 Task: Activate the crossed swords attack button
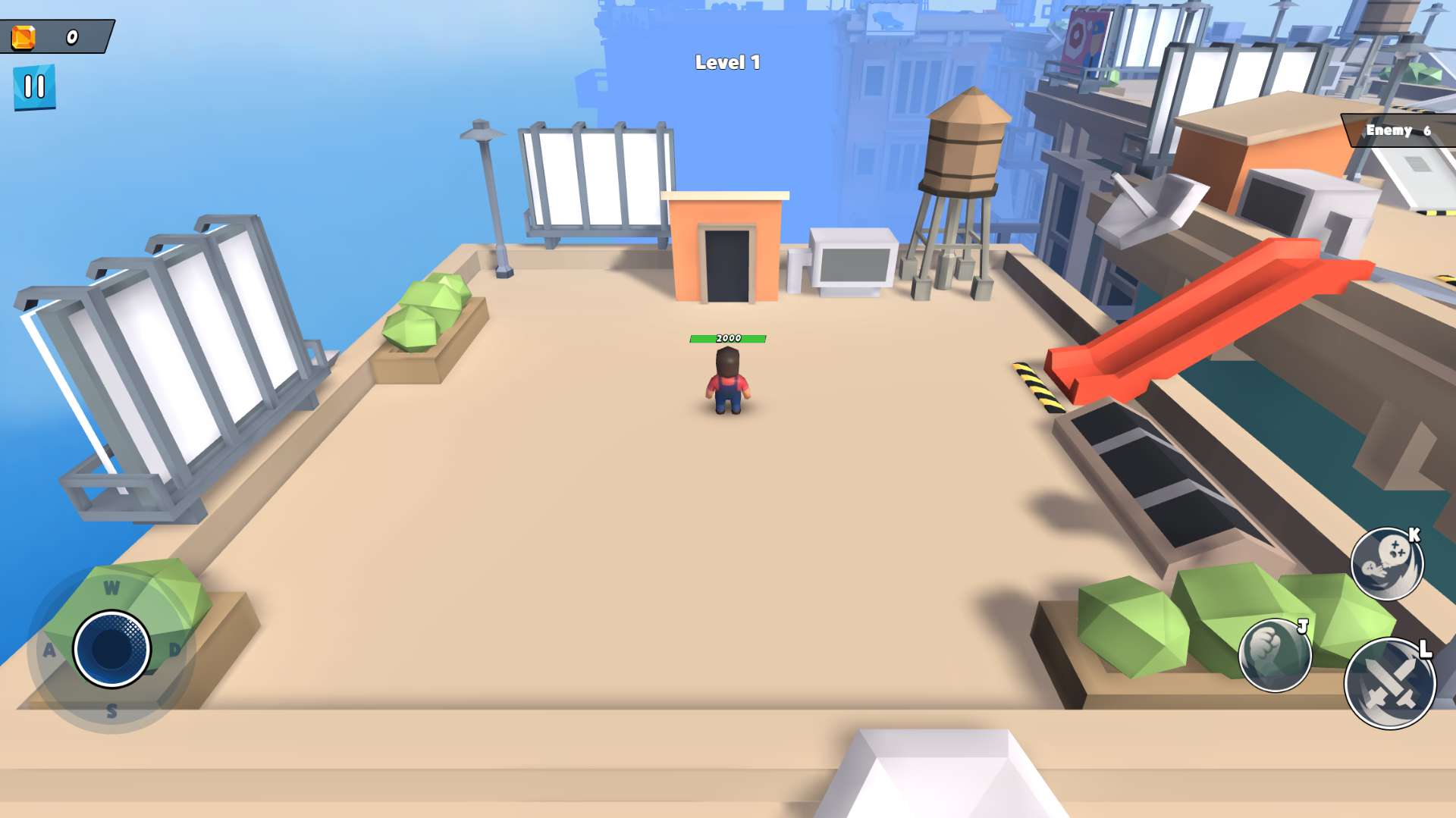pyautogui.click(x=1389, y=683)
